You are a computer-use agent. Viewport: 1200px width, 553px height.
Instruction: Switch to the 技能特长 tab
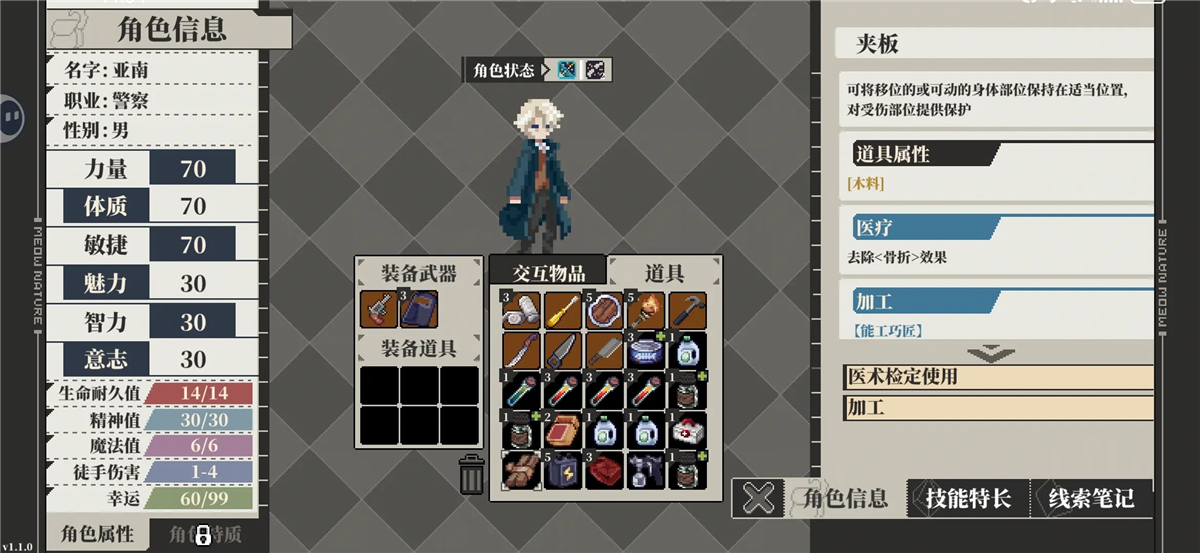point(967,498)
